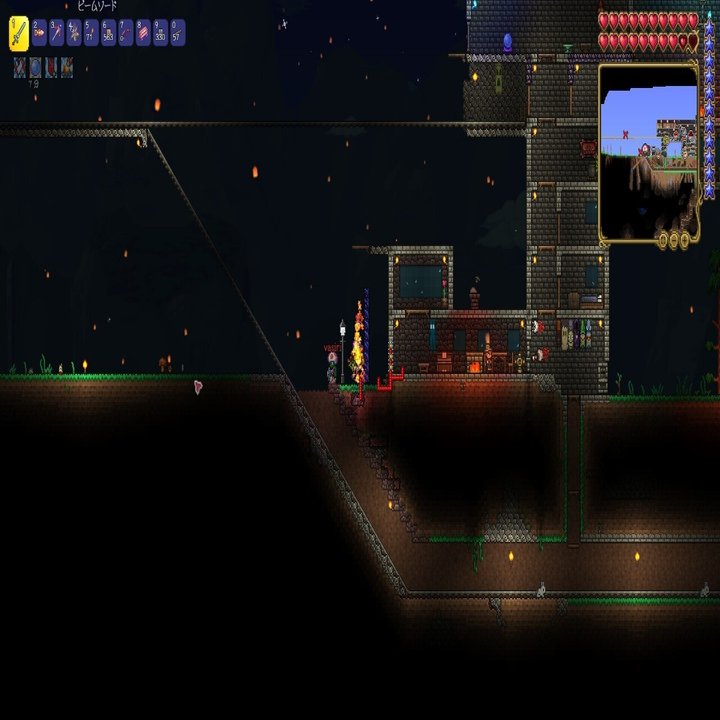
Task: Select the pickaxe in hotbar slot 3
Action: click(x=57, y=34)
